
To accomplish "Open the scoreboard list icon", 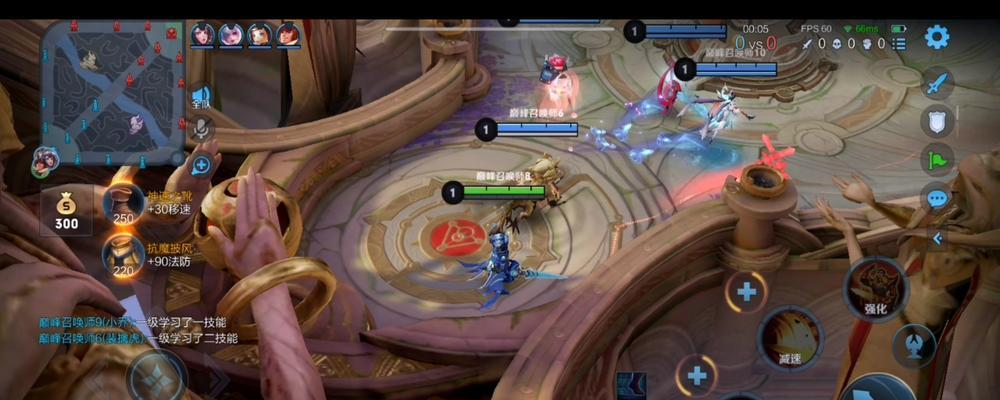I will [x=899, y=44].
